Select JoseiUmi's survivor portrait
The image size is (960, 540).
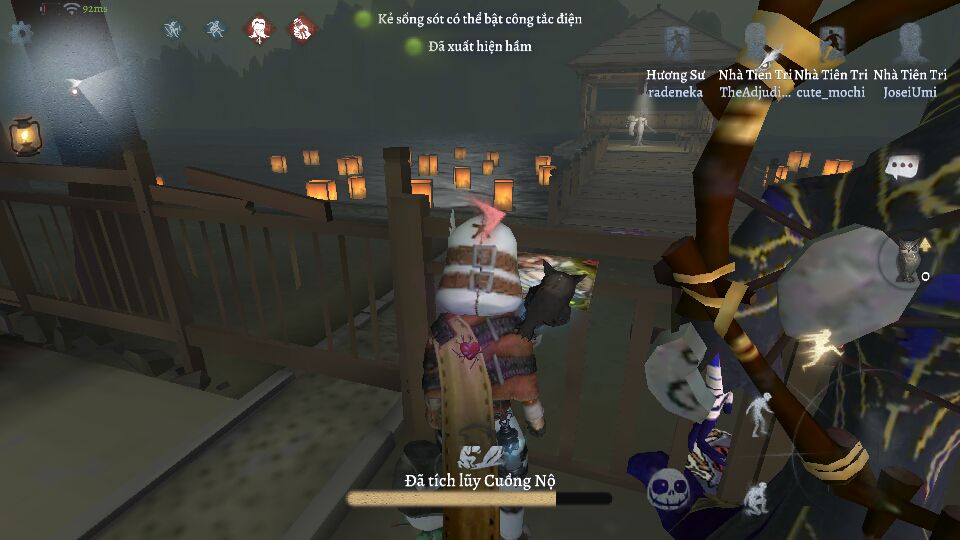(909, 44)
